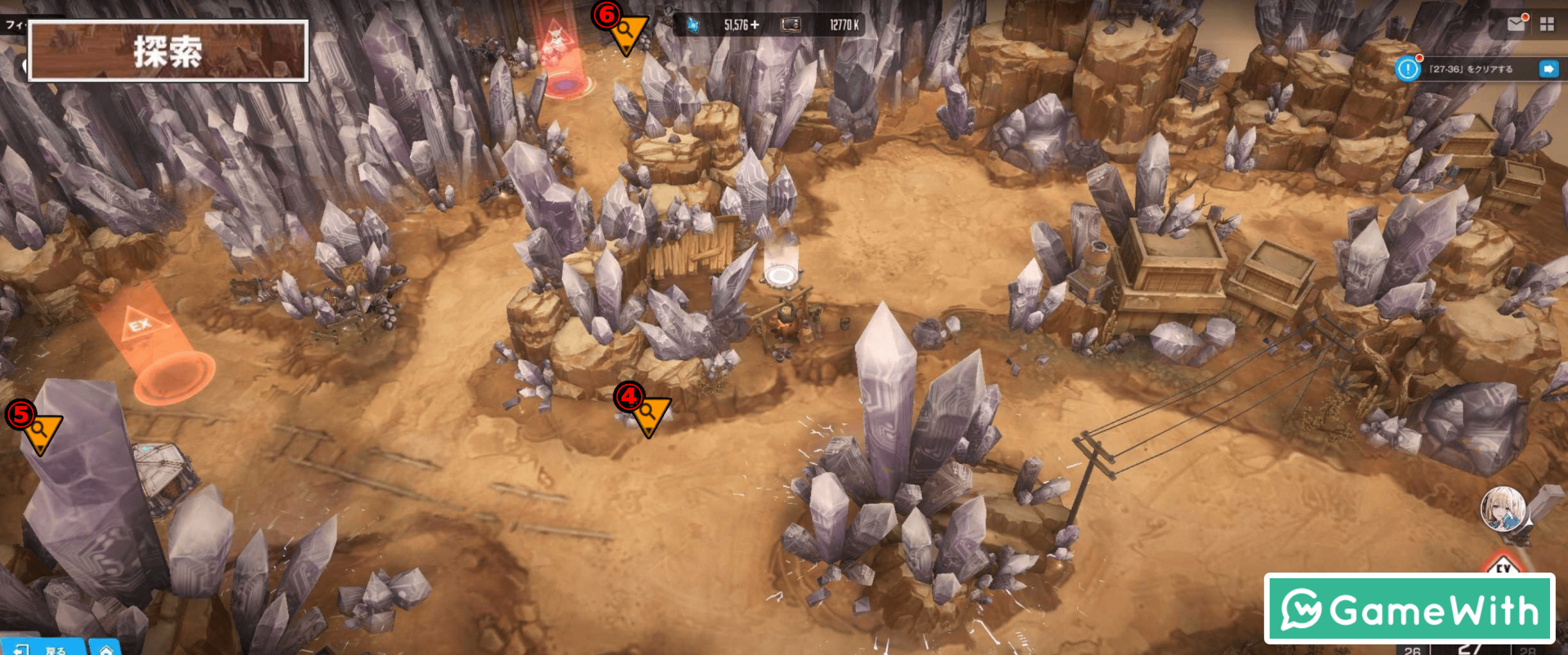This screenshot has width=1568, height=655.
Task: Select search marker number 6
Action: coord(626,34)
